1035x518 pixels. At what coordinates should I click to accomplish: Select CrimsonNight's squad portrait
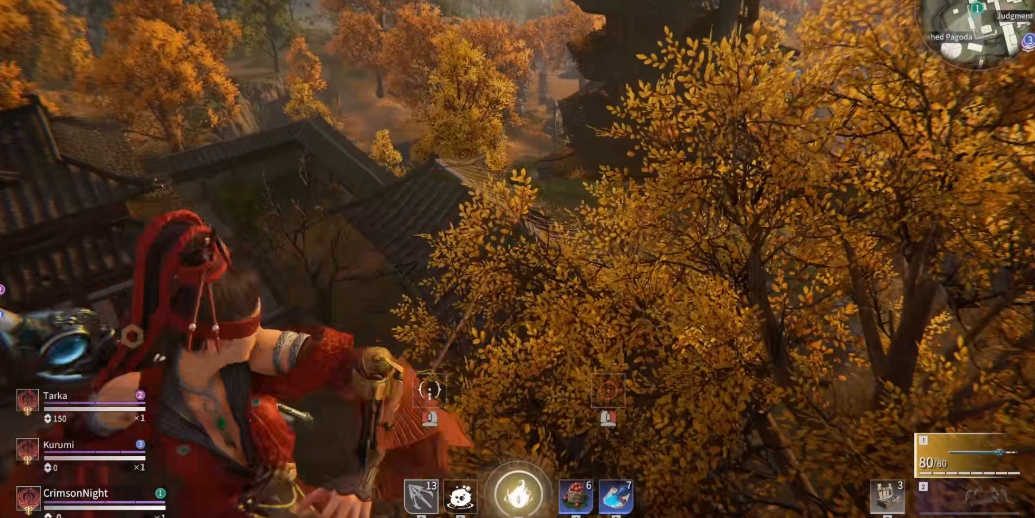point(27,499)
